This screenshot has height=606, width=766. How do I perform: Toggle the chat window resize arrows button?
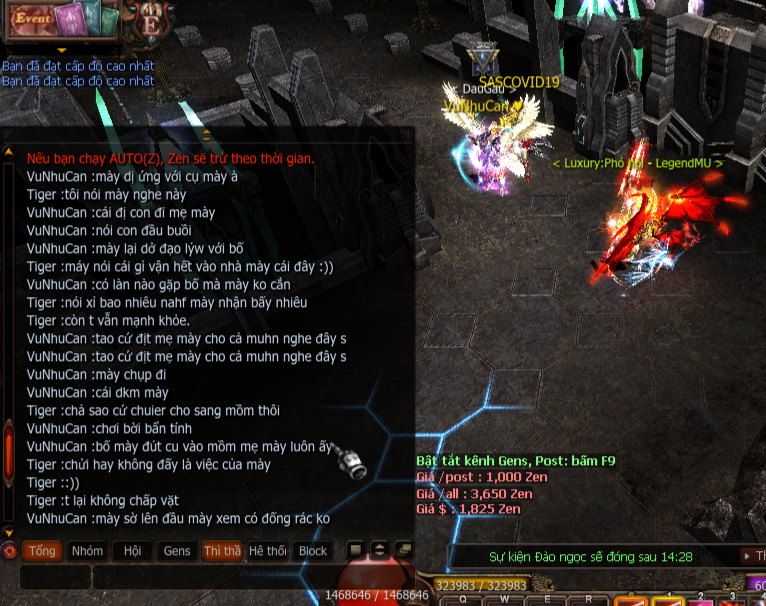(x=379, y=550)
